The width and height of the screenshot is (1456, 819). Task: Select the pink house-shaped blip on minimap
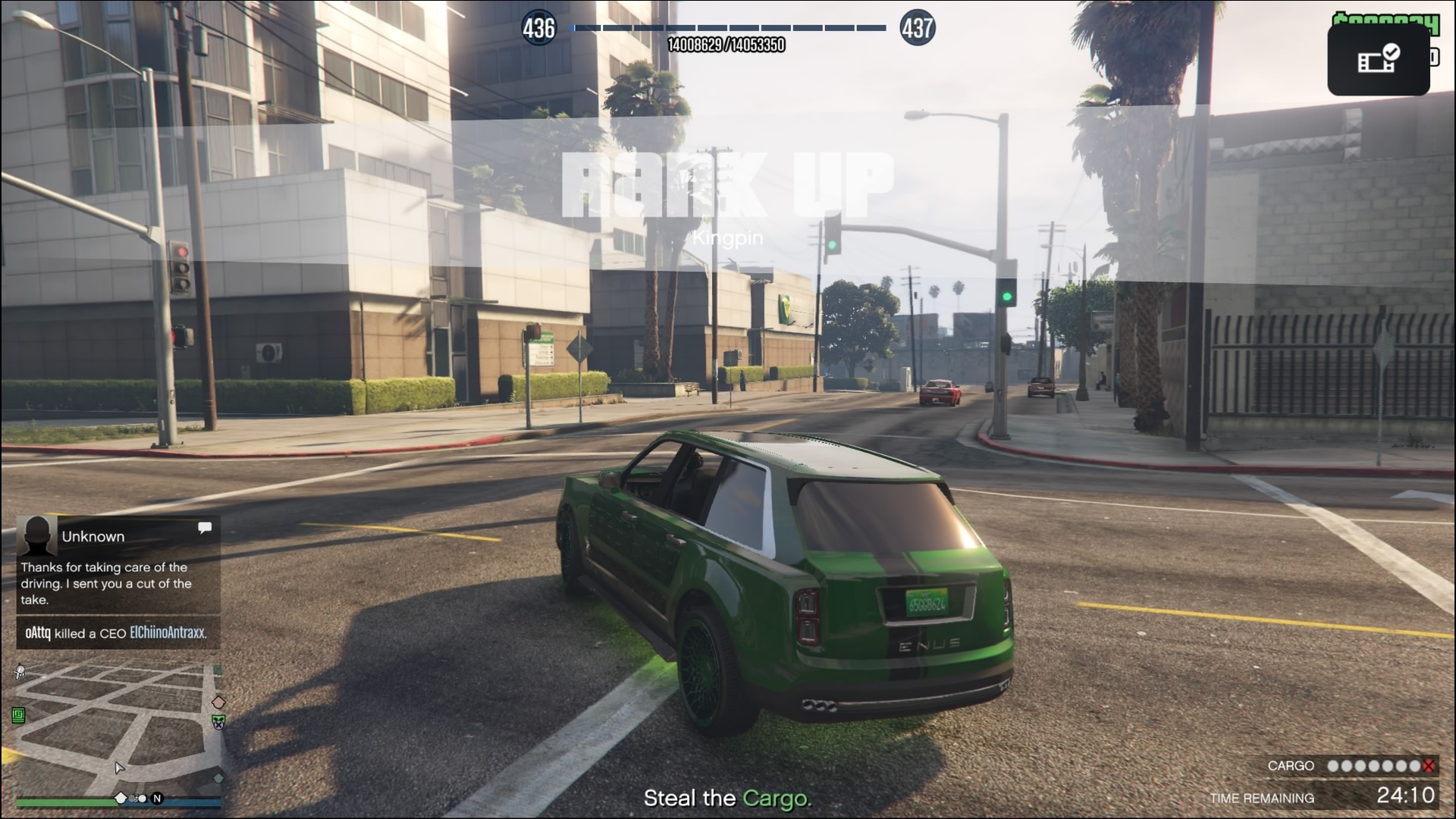point(218,702)
